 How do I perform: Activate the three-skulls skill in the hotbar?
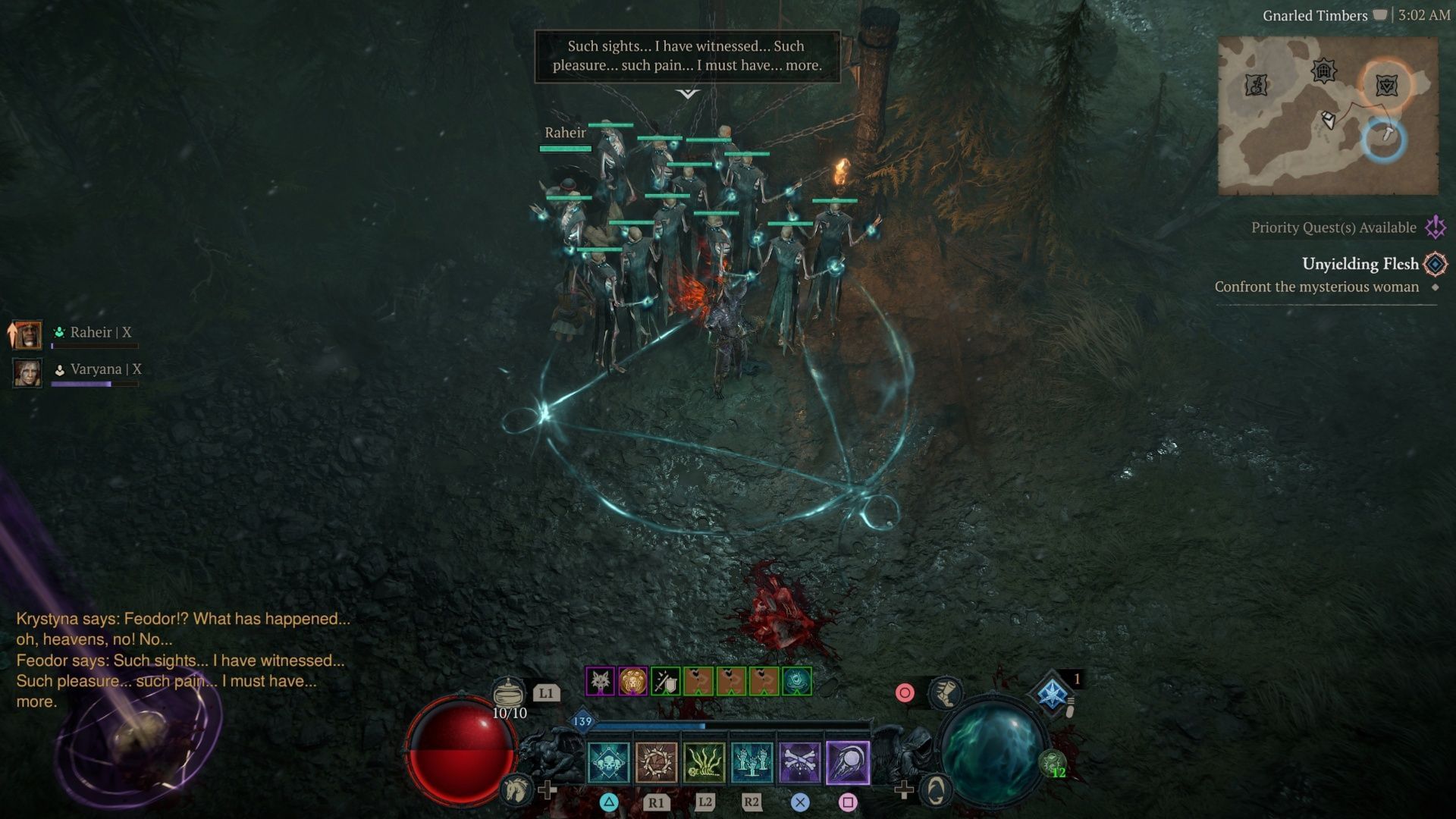point(608,762)
